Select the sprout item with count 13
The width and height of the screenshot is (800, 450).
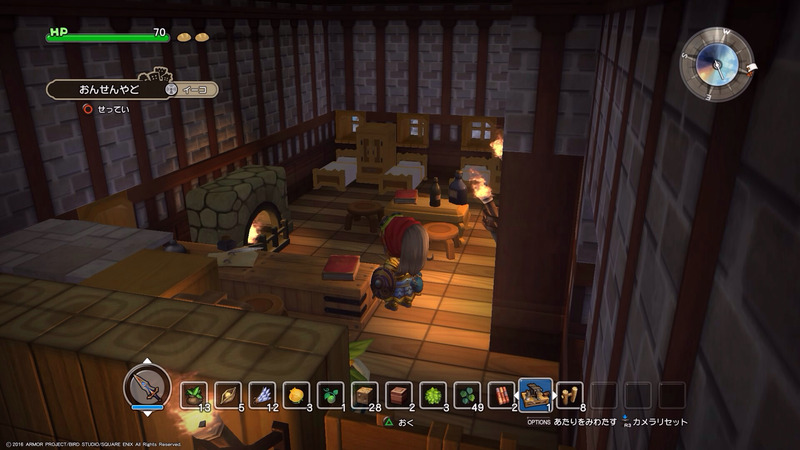pyautogui.click(x=194, y=395)
